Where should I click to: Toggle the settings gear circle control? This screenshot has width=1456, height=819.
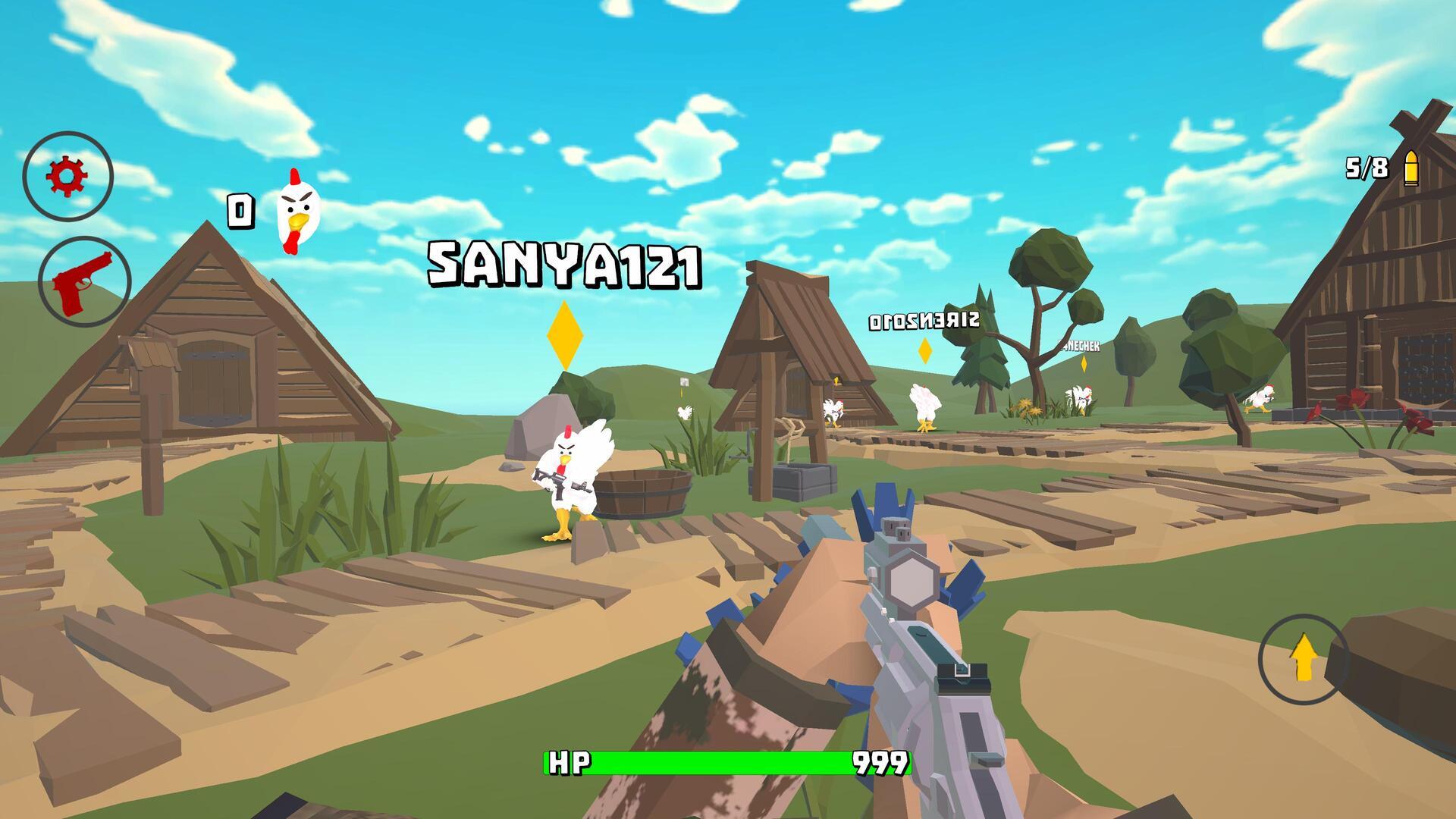click(x=68, y=175)
